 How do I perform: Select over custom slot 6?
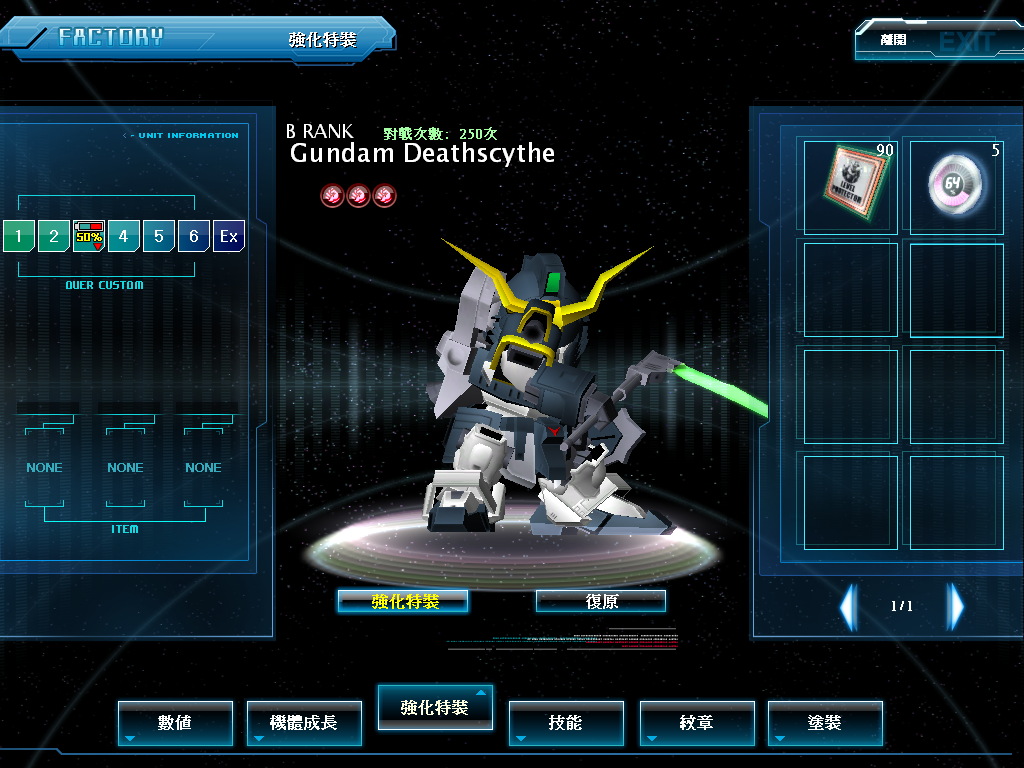(x=193, y=236)
